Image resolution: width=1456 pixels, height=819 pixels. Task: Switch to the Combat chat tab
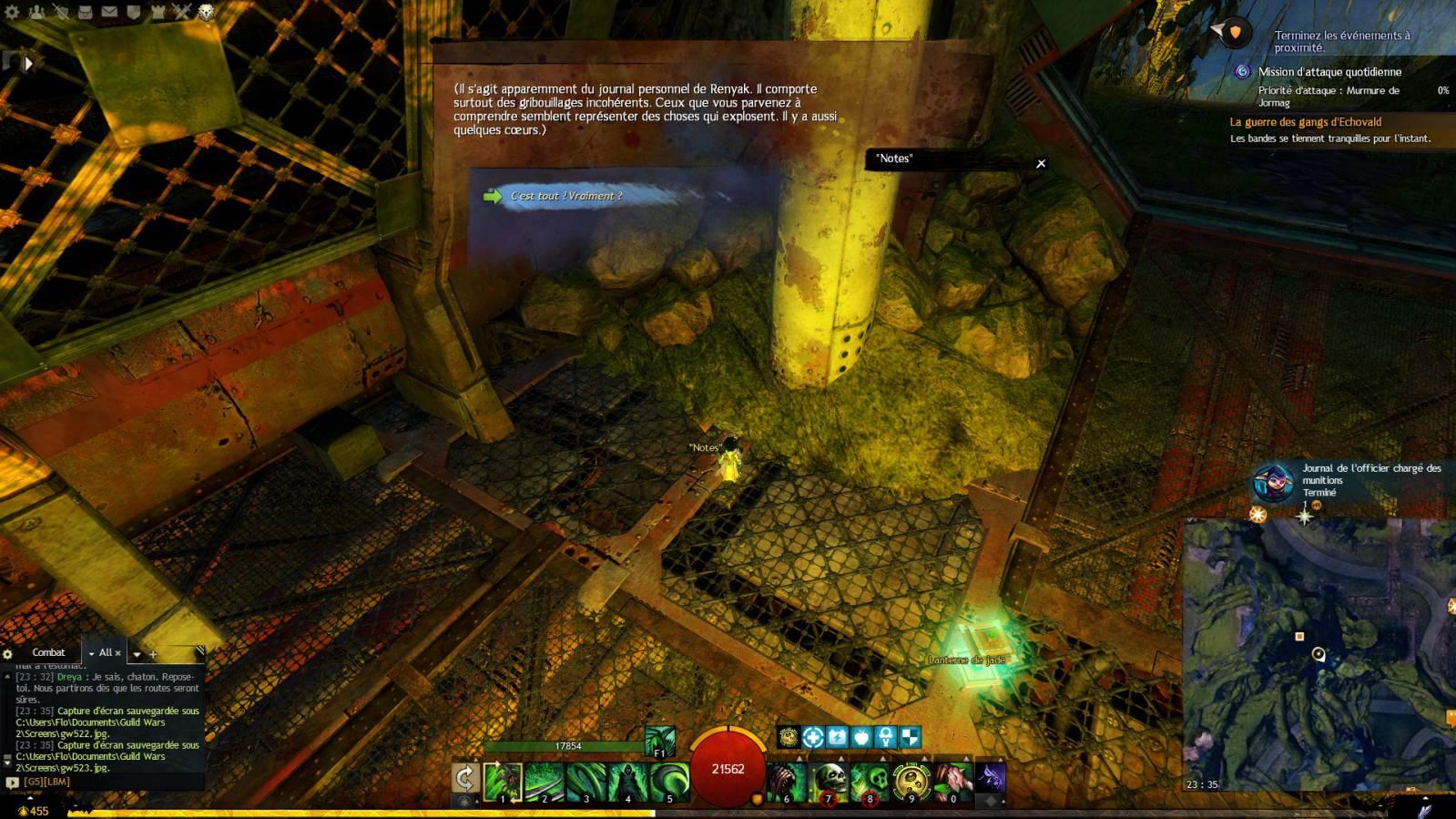(x=48, y=652)
